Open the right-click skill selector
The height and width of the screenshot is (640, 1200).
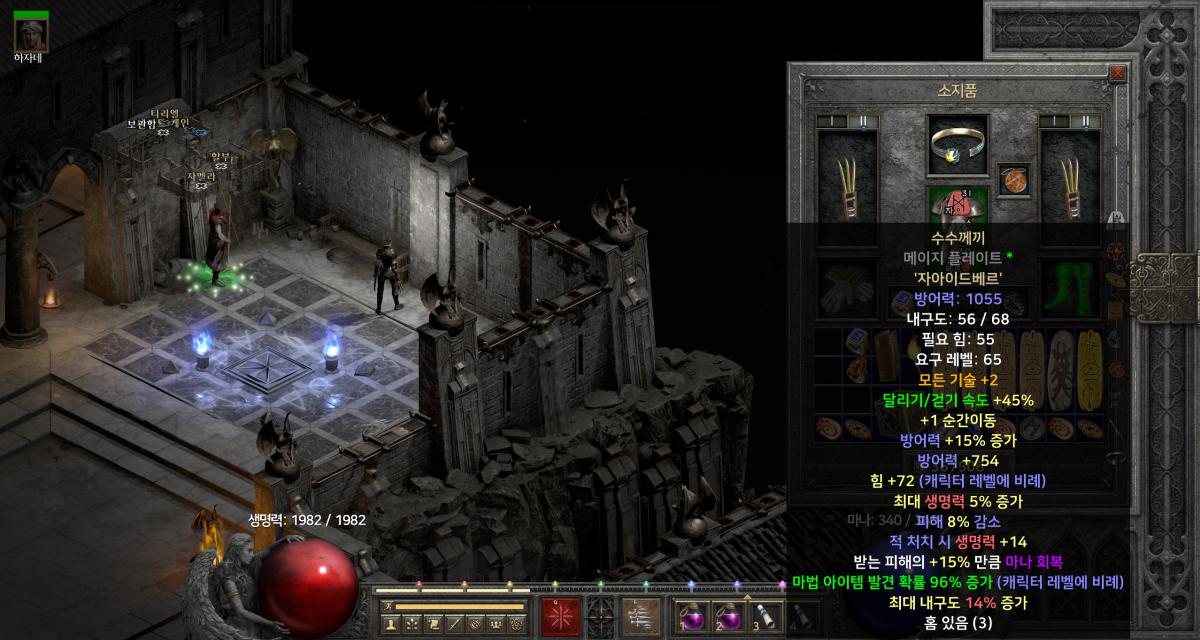[641, 615]
